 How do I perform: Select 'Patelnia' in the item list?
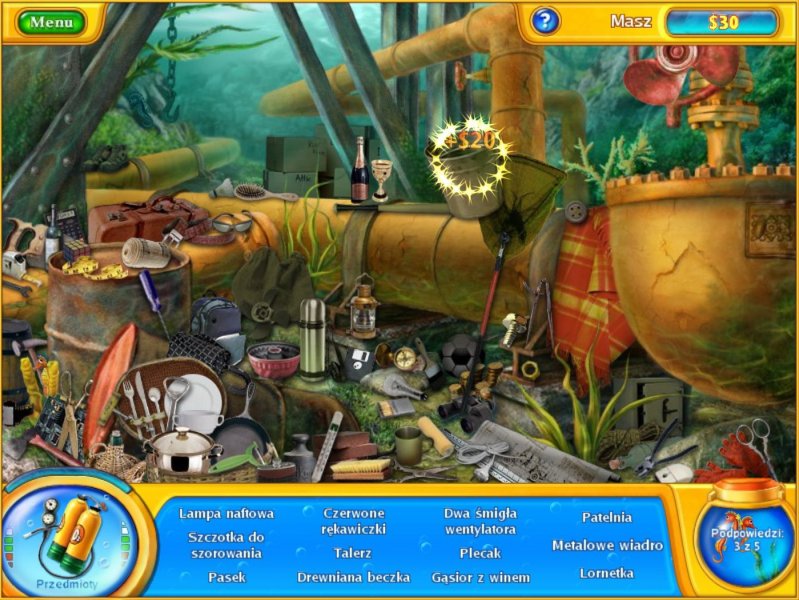pos(607,517)
